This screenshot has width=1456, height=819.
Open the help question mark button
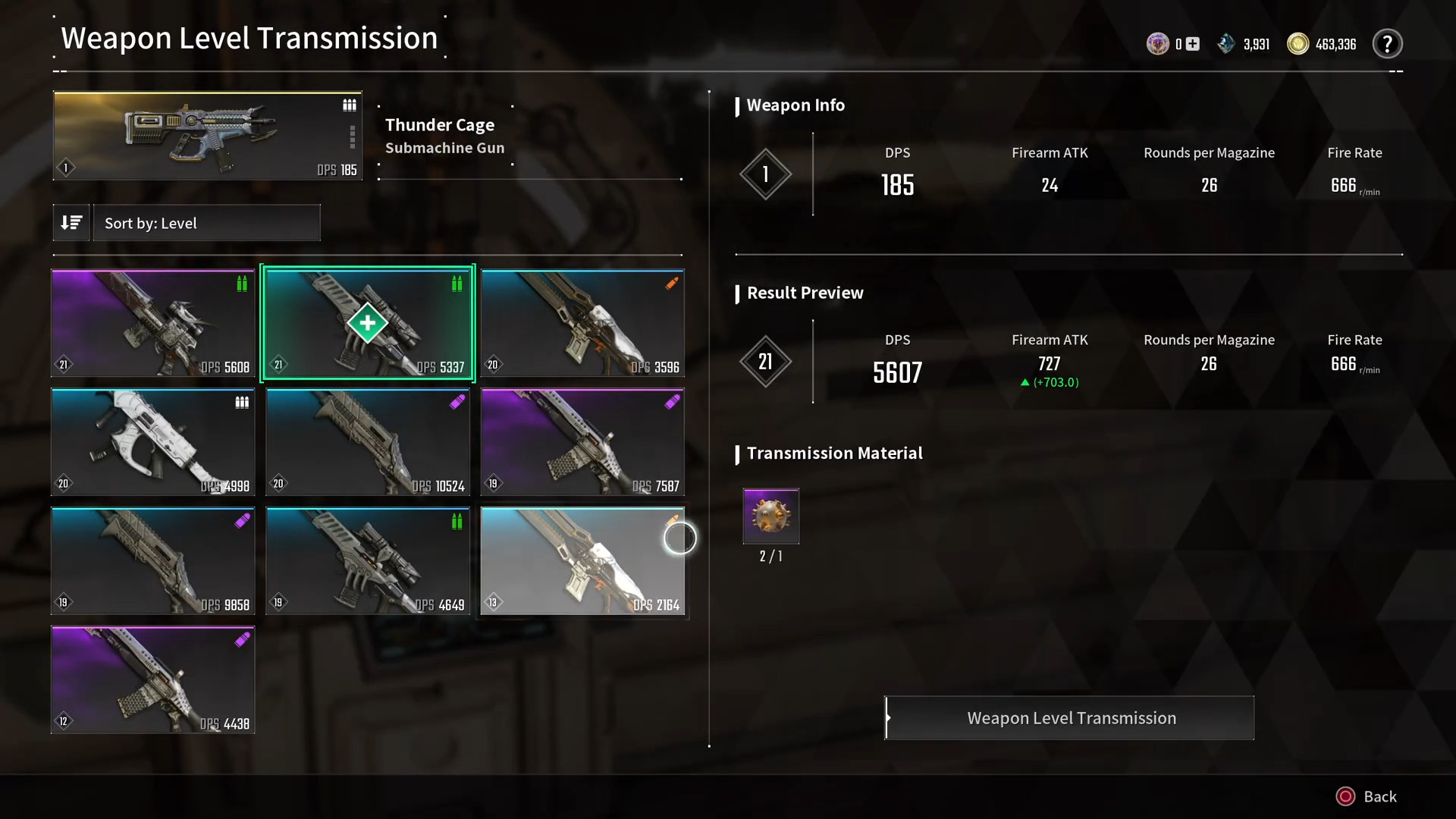(1387, 44)
